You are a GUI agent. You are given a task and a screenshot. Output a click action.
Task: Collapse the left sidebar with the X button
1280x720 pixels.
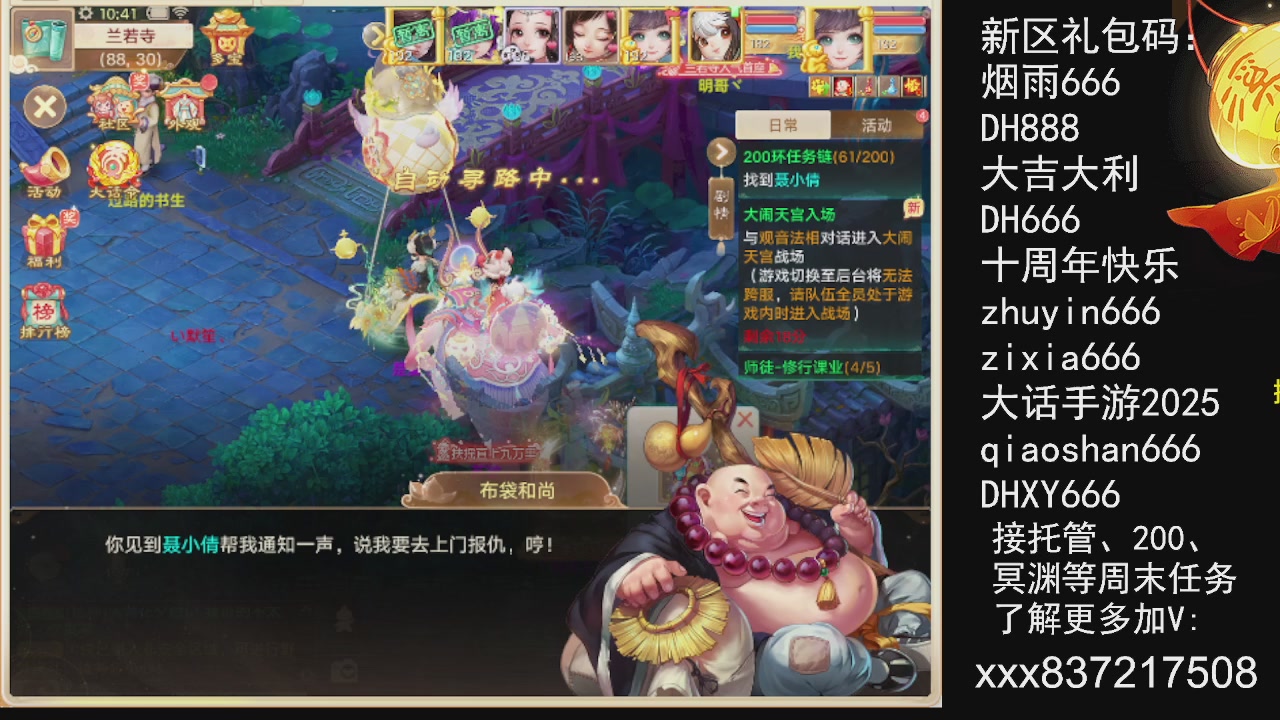click(x=44, y=106)
